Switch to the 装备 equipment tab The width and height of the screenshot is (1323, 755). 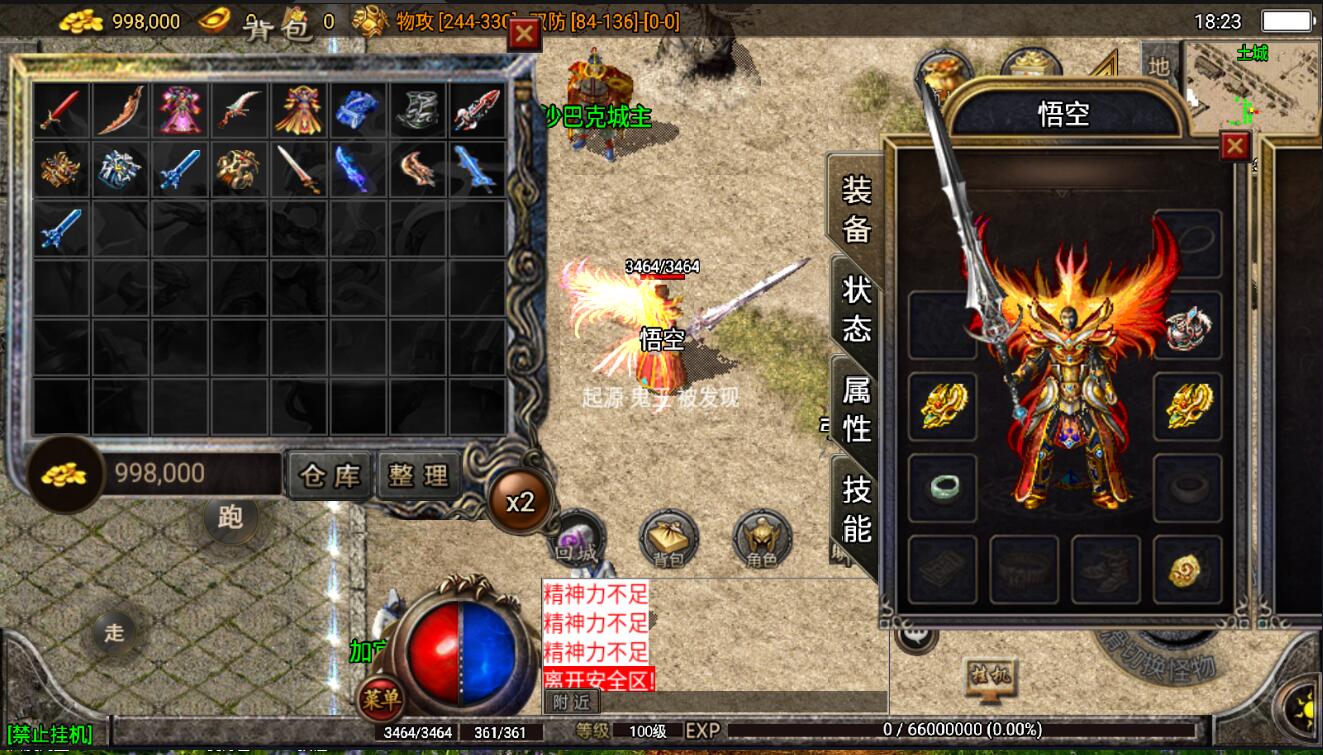coord(857,209)
